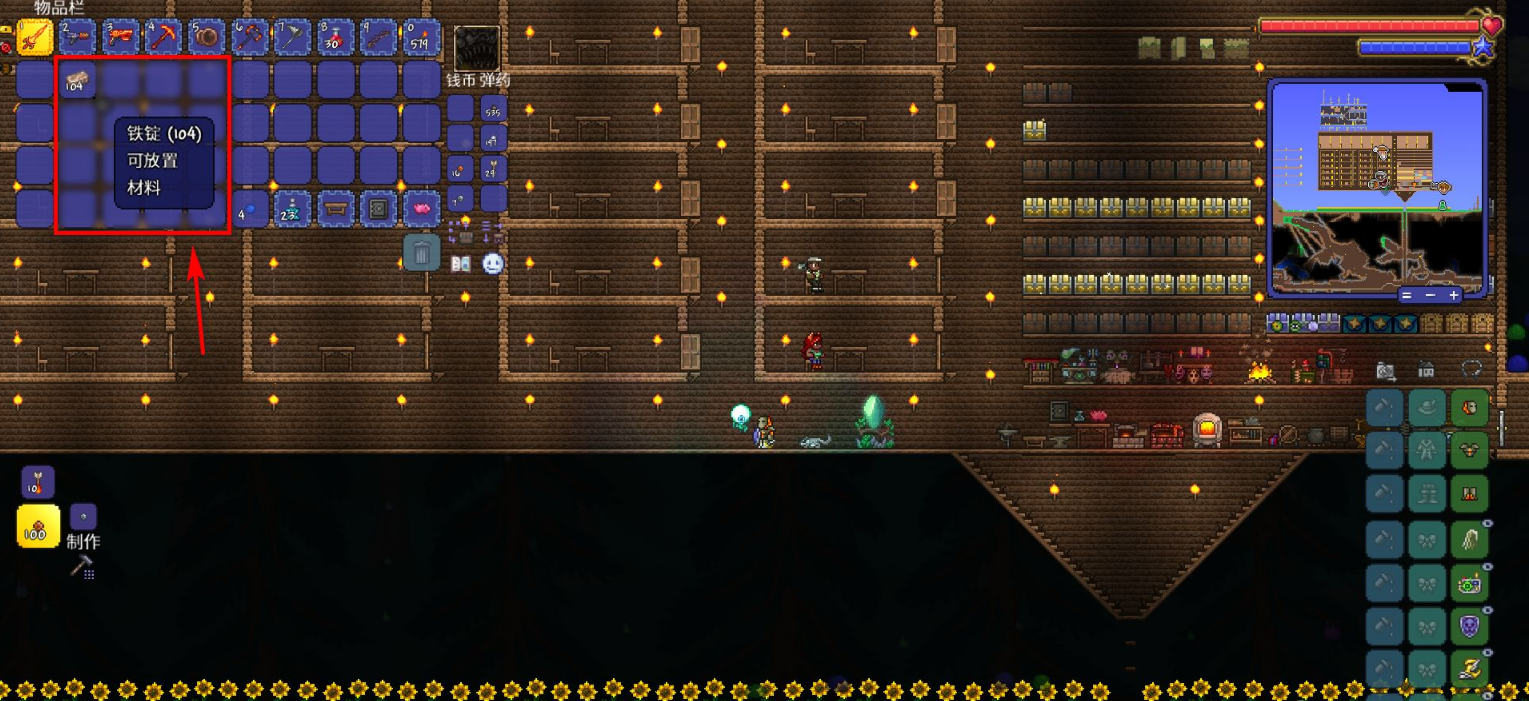Select the healing potion stack of 30
Image resolution: width=1529 pixels, height=701 pixels.
335,38
